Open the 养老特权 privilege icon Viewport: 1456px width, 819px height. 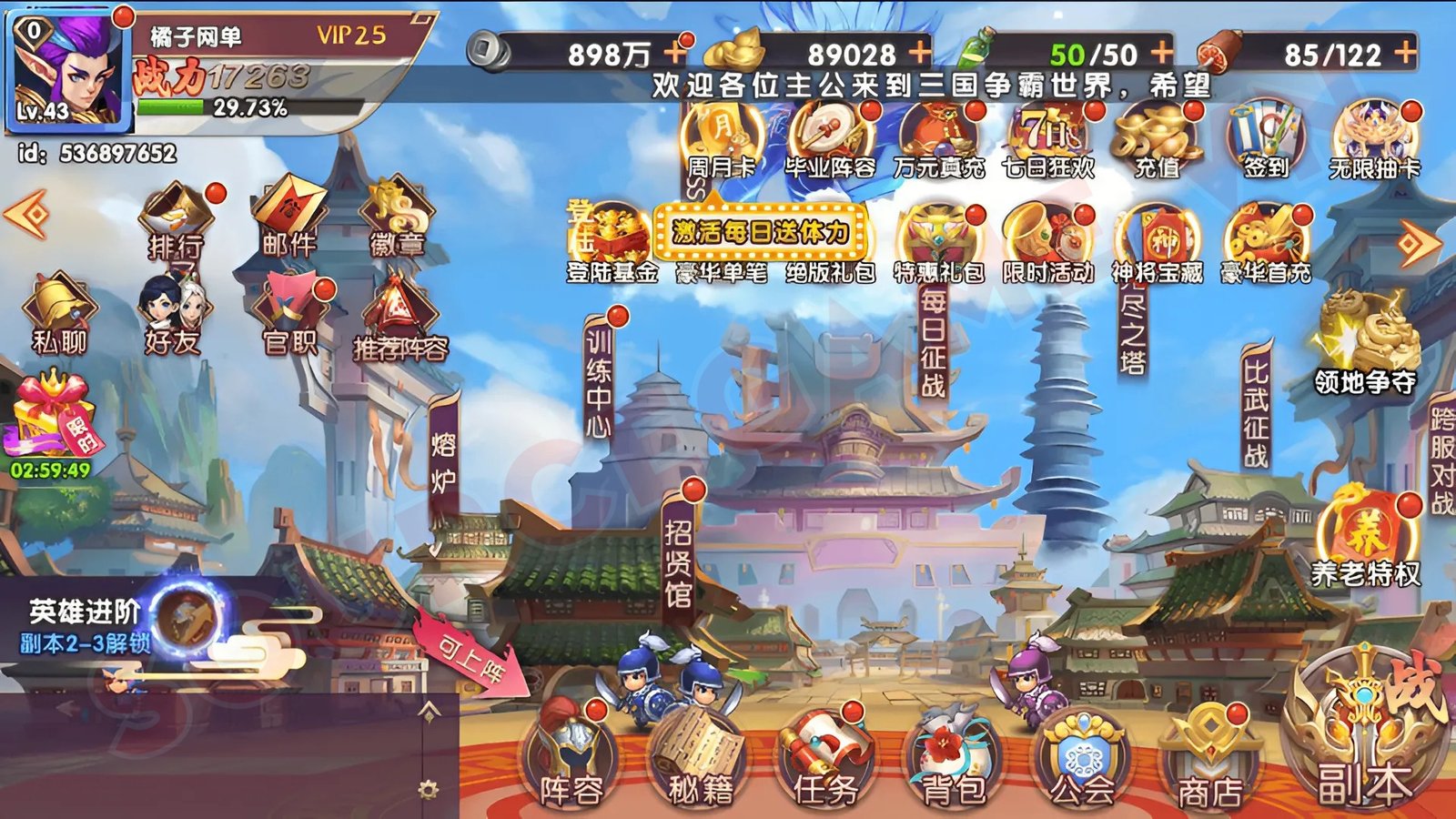point(1365,539)
